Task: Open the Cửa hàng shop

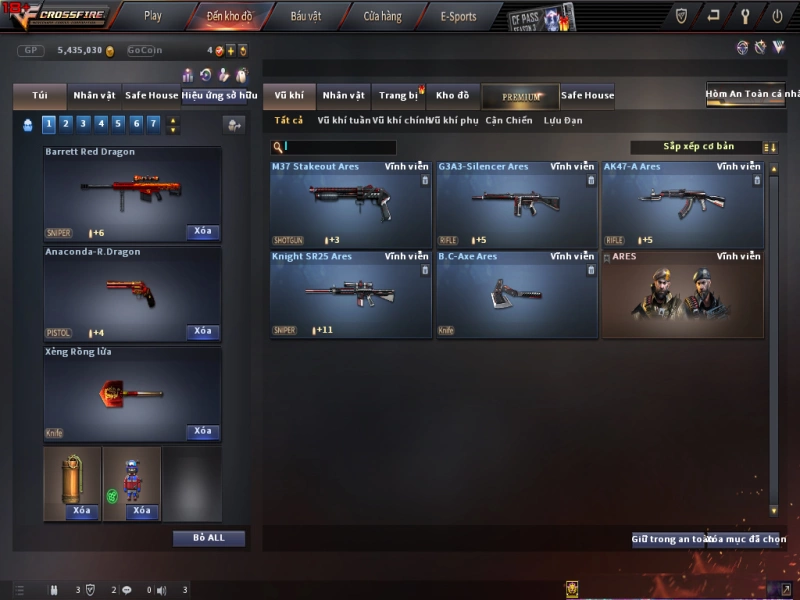Action: pos(382,16)
